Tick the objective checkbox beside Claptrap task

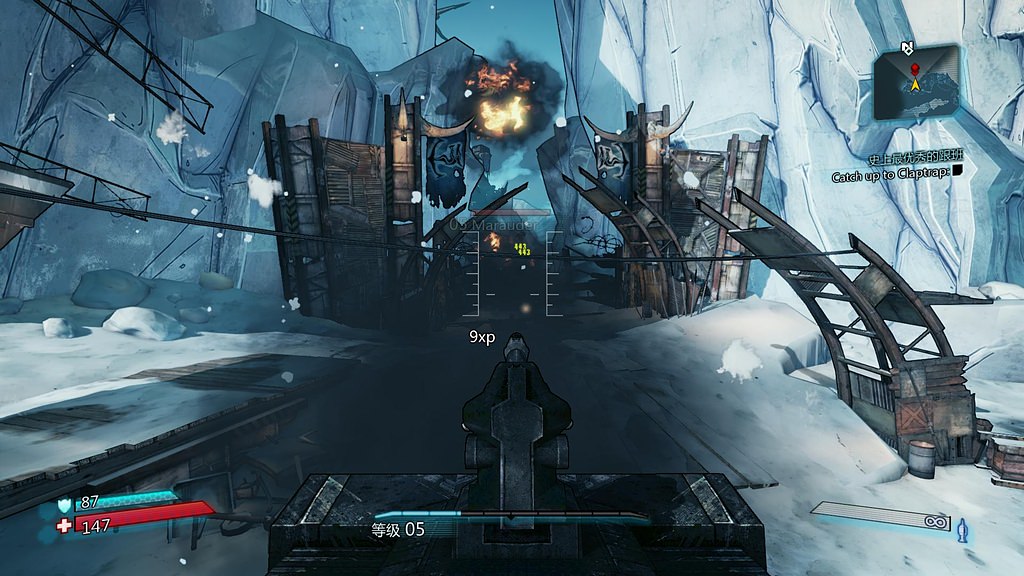point(958,171)
